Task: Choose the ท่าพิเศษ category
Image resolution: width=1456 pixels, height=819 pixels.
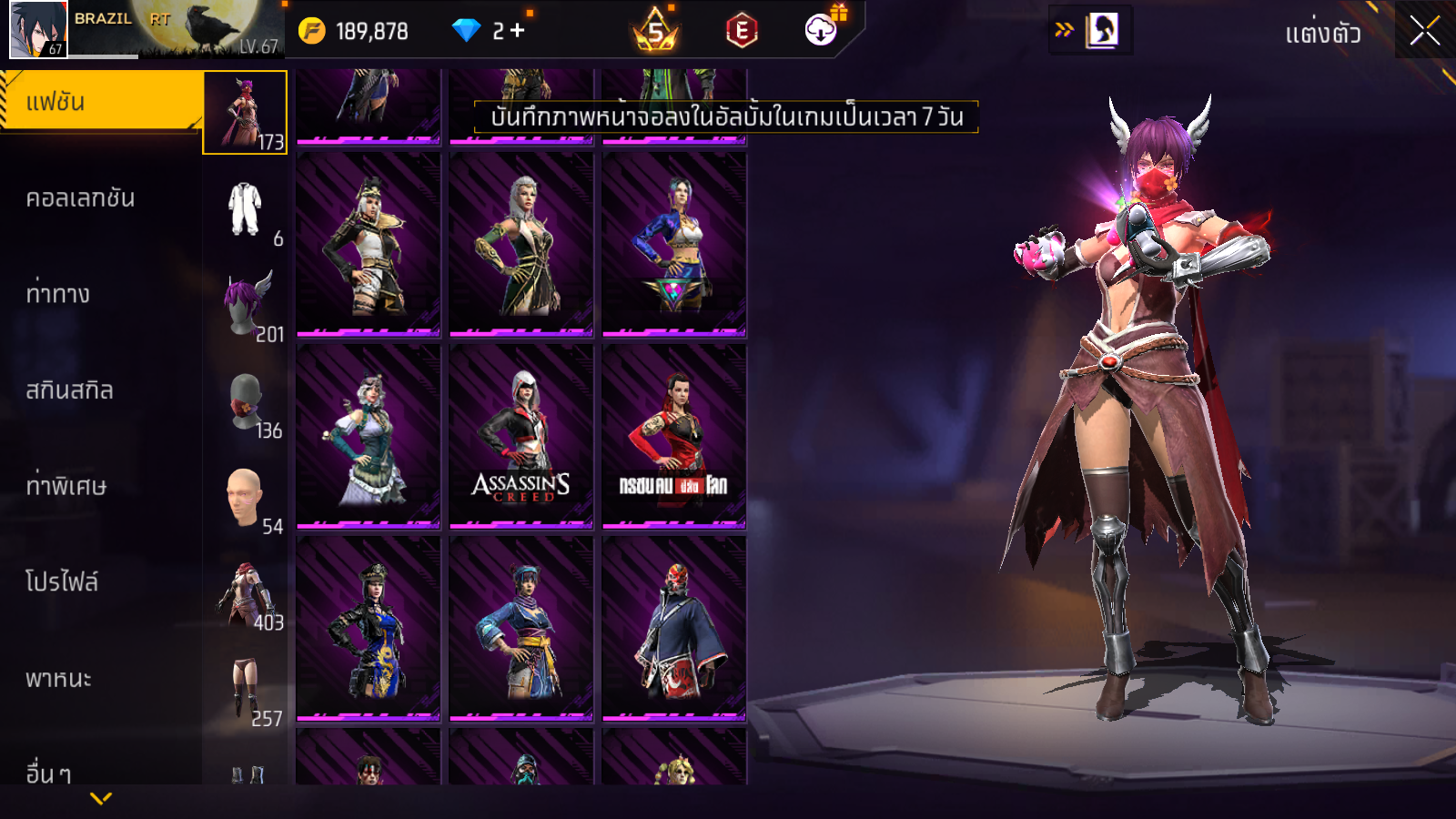Action: pos(66,486)
